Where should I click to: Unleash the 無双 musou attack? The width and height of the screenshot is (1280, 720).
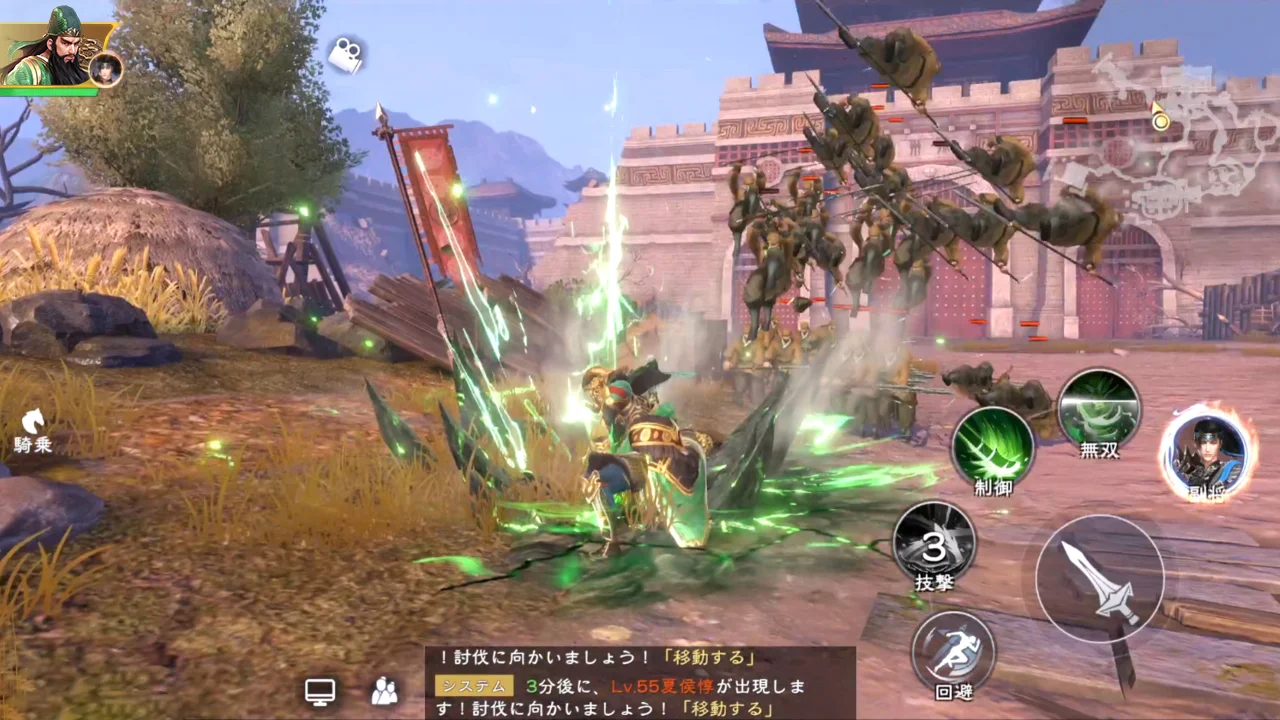coord(1099,409)
